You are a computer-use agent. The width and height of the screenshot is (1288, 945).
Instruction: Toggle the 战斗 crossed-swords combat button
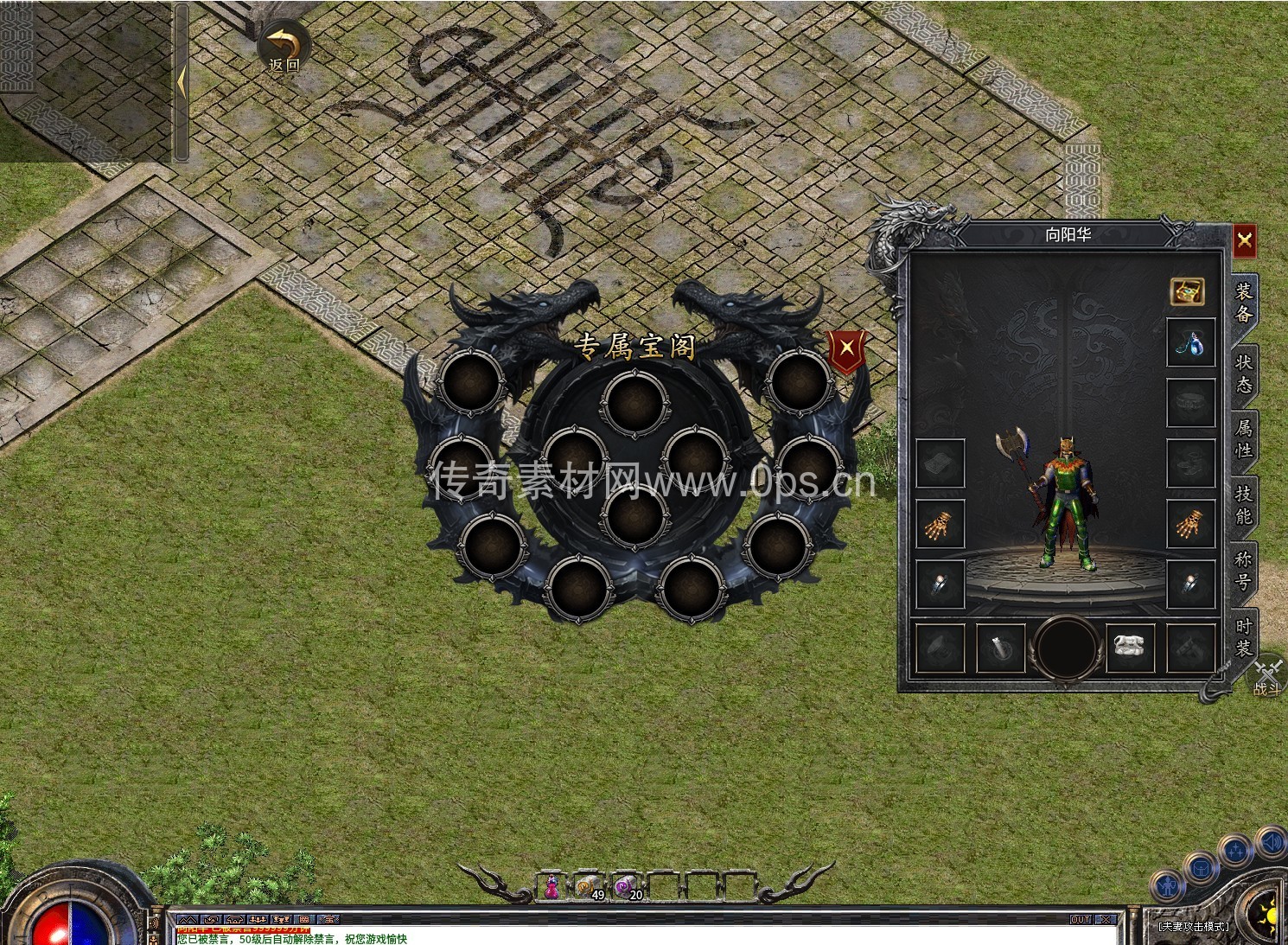pyautogui.click(x=1268, y=677)
